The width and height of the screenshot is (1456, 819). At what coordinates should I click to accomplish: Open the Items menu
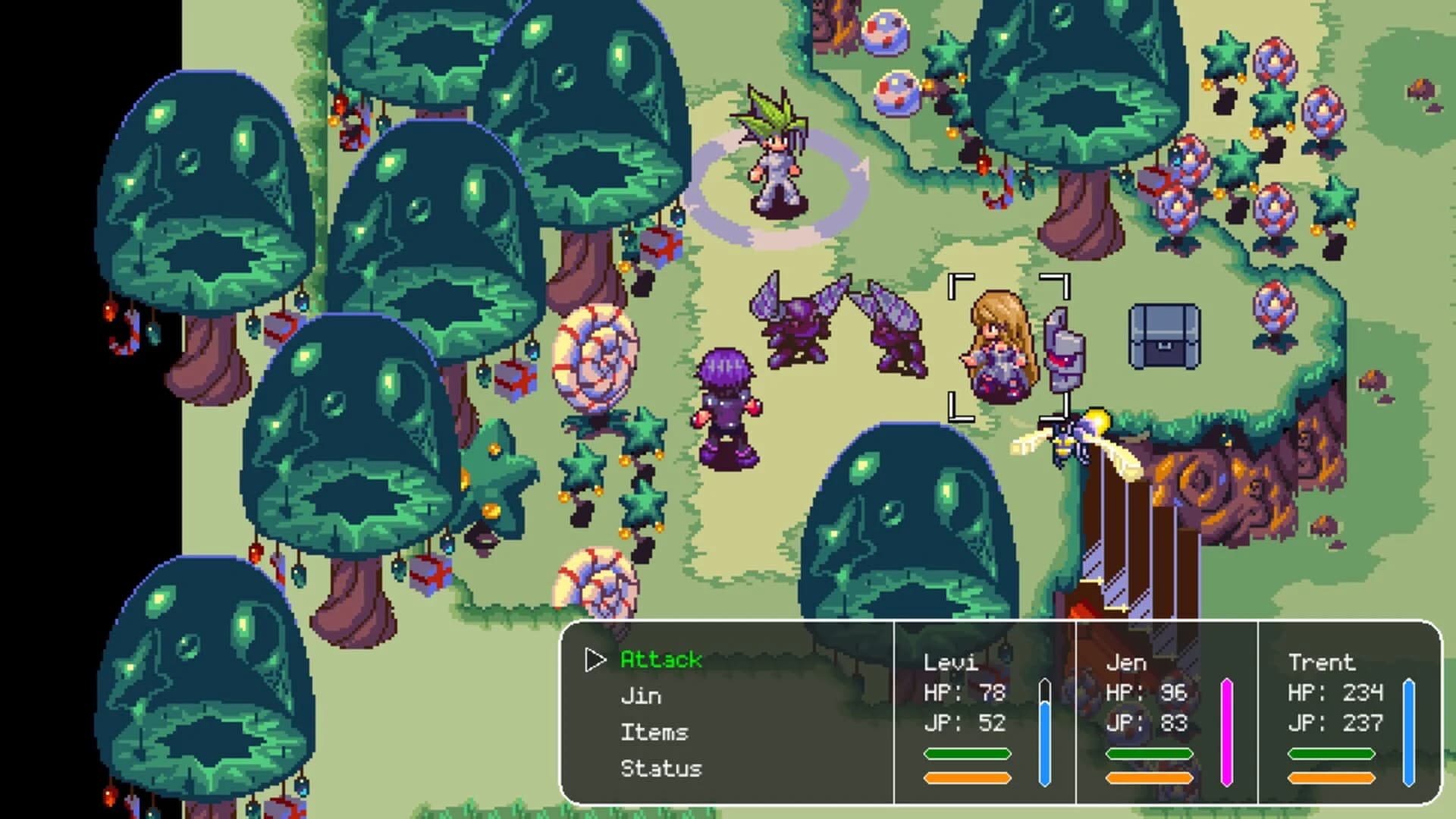[655, 732]
